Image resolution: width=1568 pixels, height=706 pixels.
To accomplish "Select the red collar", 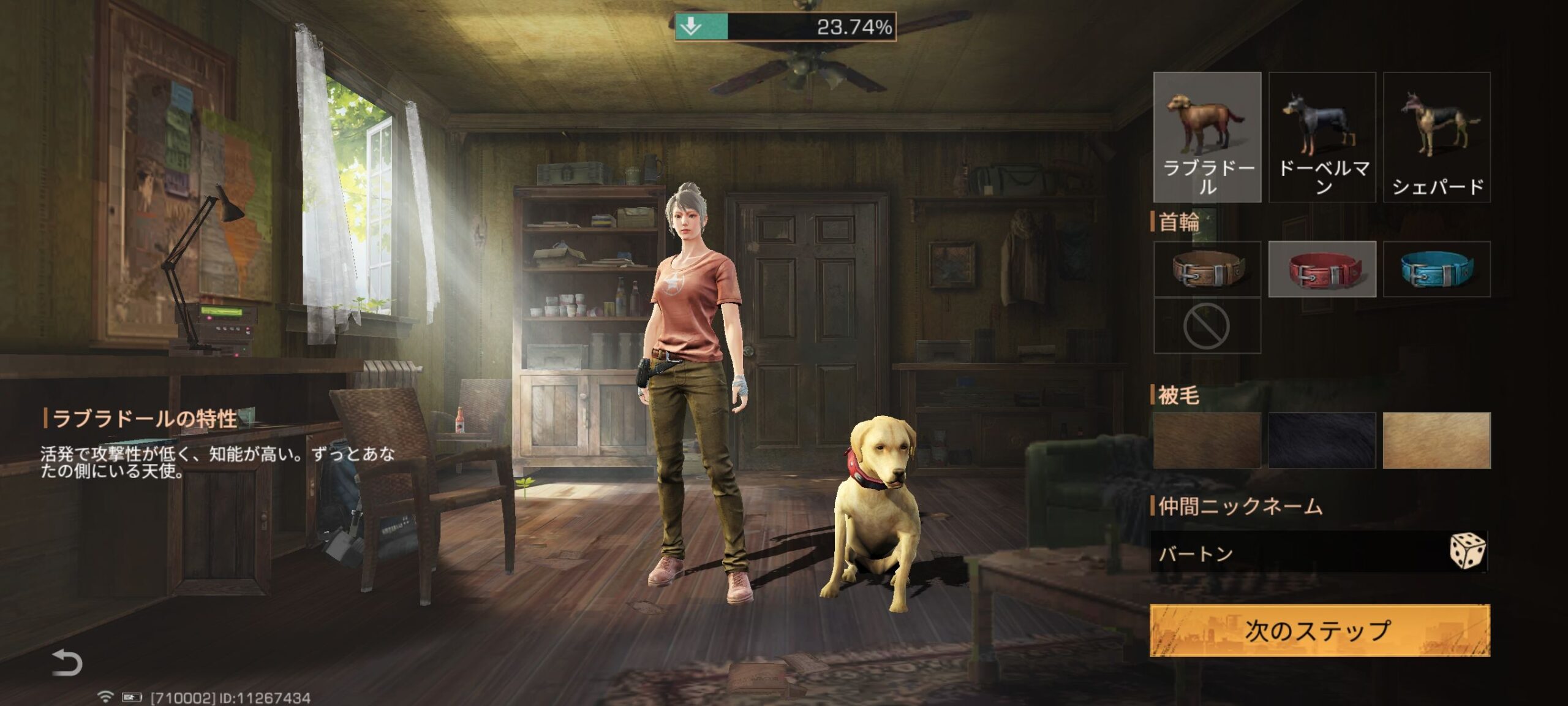I will (x=1322, y=269).
